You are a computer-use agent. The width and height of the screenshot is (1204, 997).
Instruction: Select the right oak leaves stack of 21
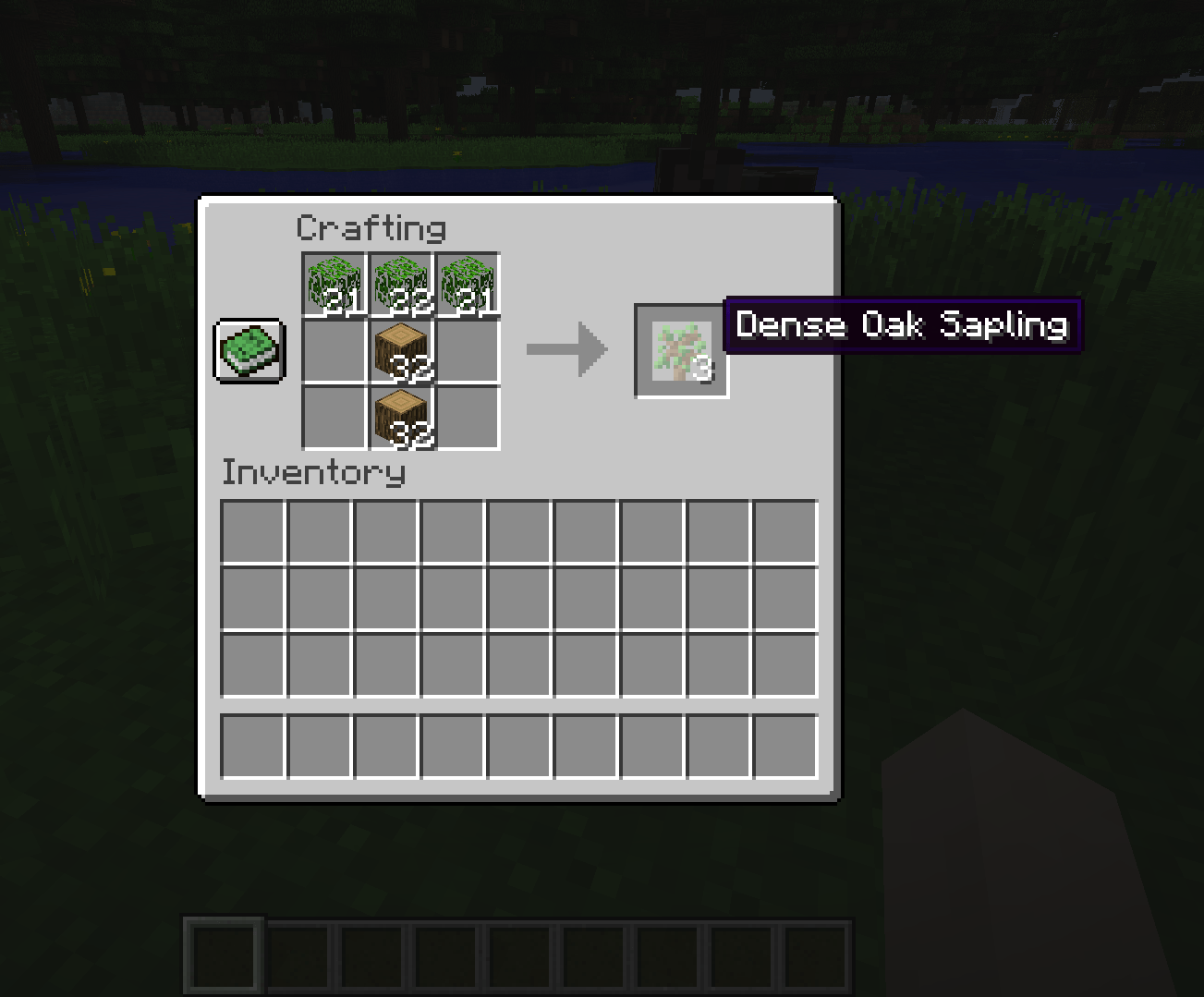(468, 282)
